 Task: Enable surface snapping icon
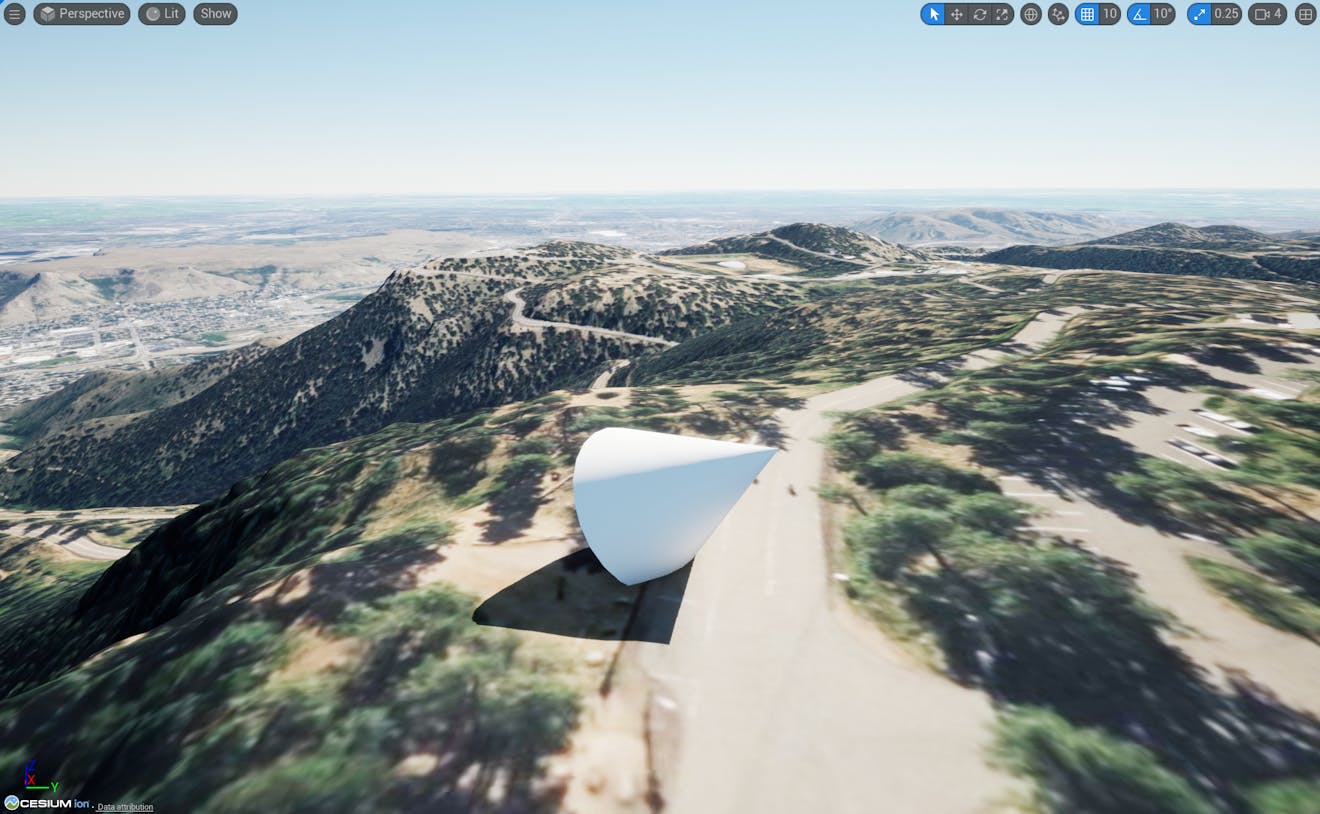click(x=1057, y=14)
